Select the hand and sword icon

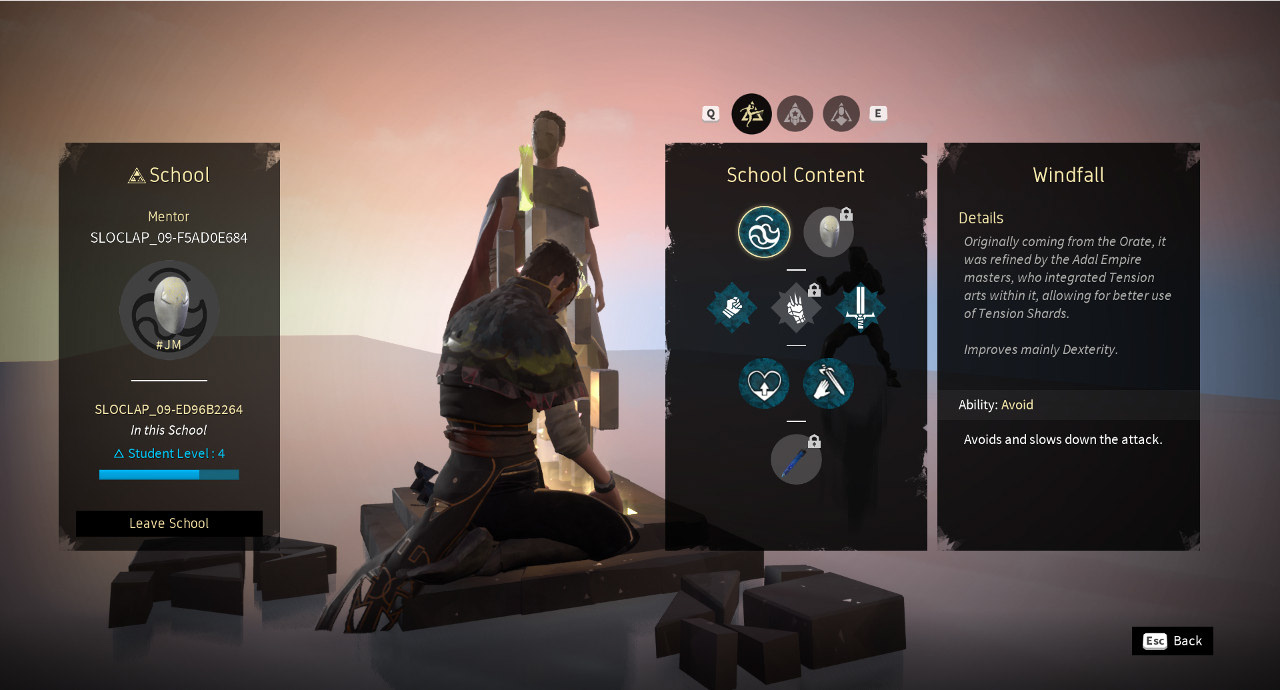click(828, 384)
